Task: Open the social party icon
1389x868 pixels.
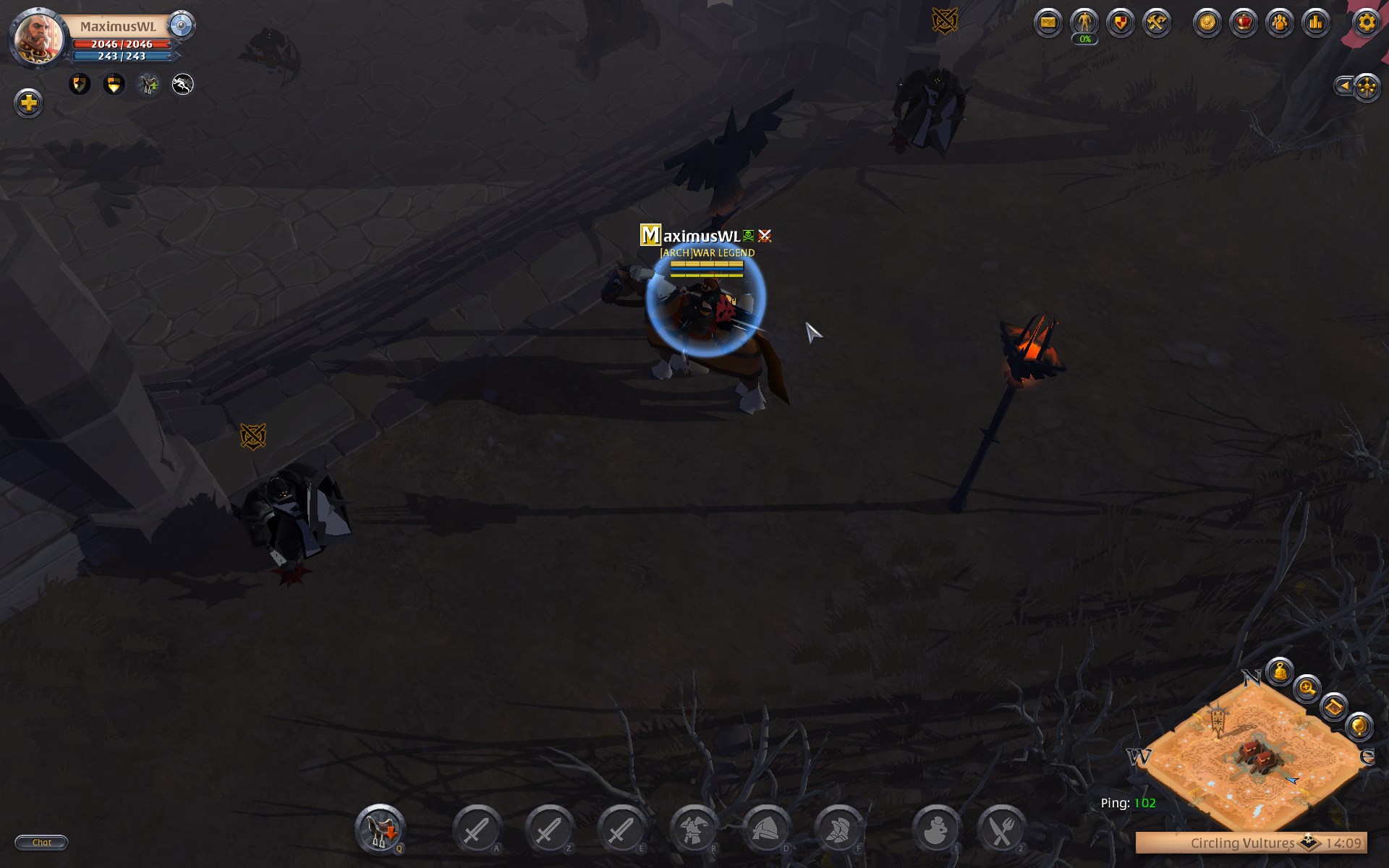Action: [1279, 22]
